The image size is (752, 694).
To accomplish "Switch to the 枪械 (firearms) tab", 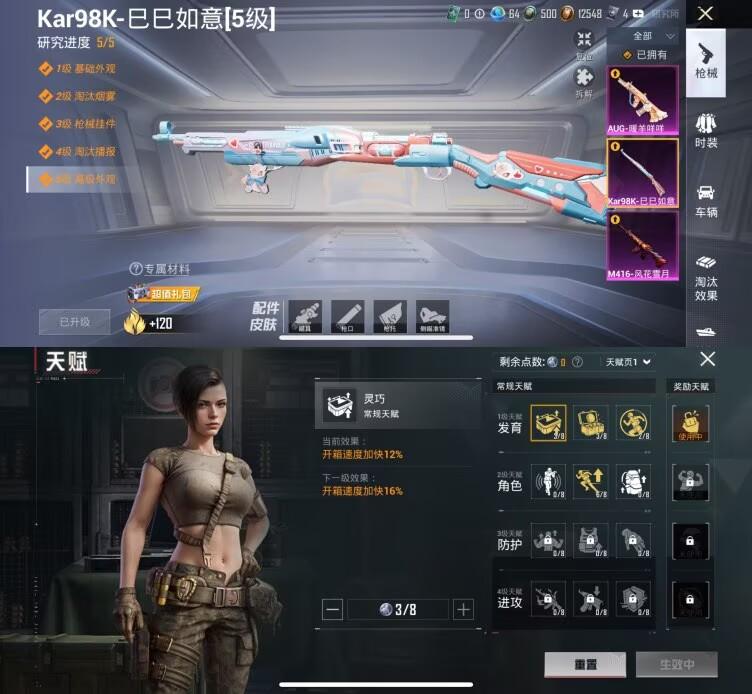I will 706,58.
